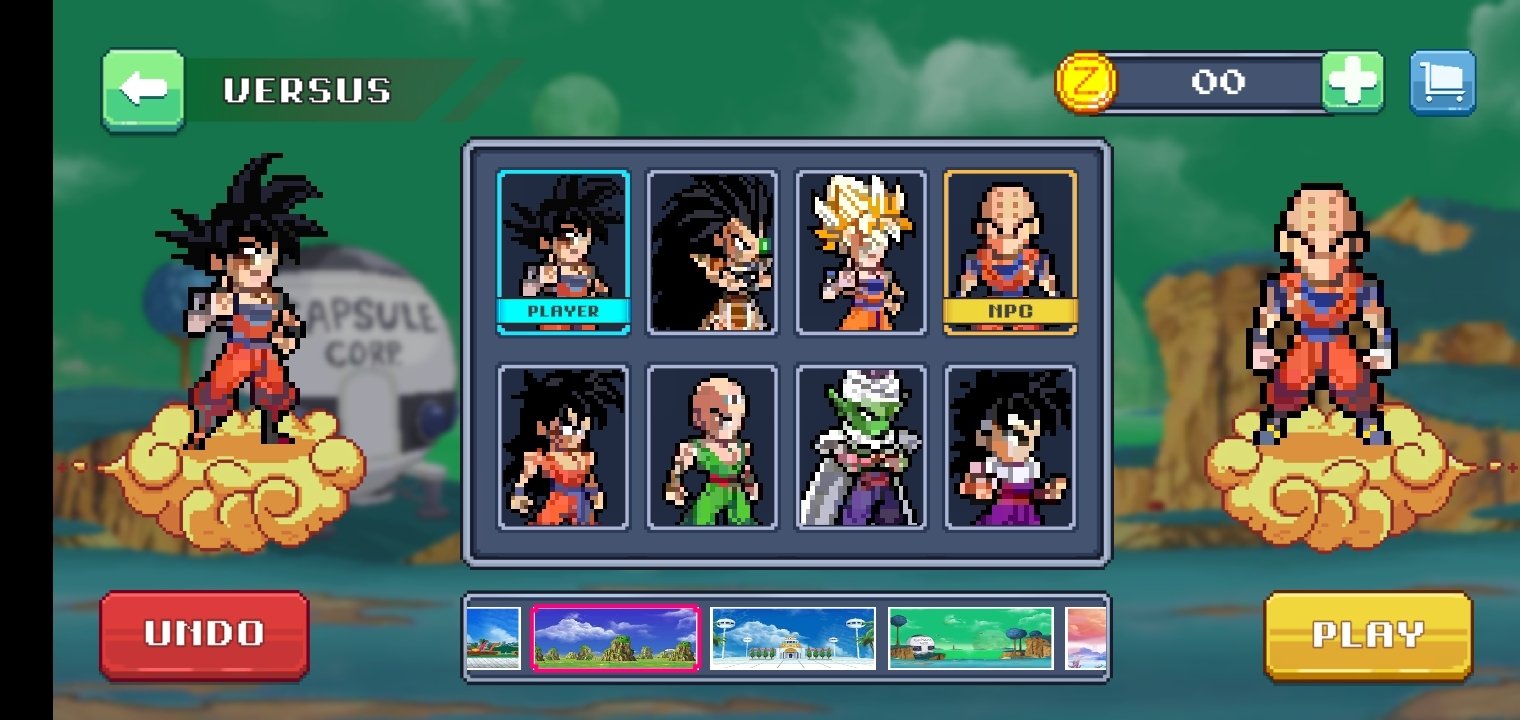This screenshot has height=720, width=1520.
Task: Choose the white lookout stage with palm trees
Action: click(x=793, y=638)
